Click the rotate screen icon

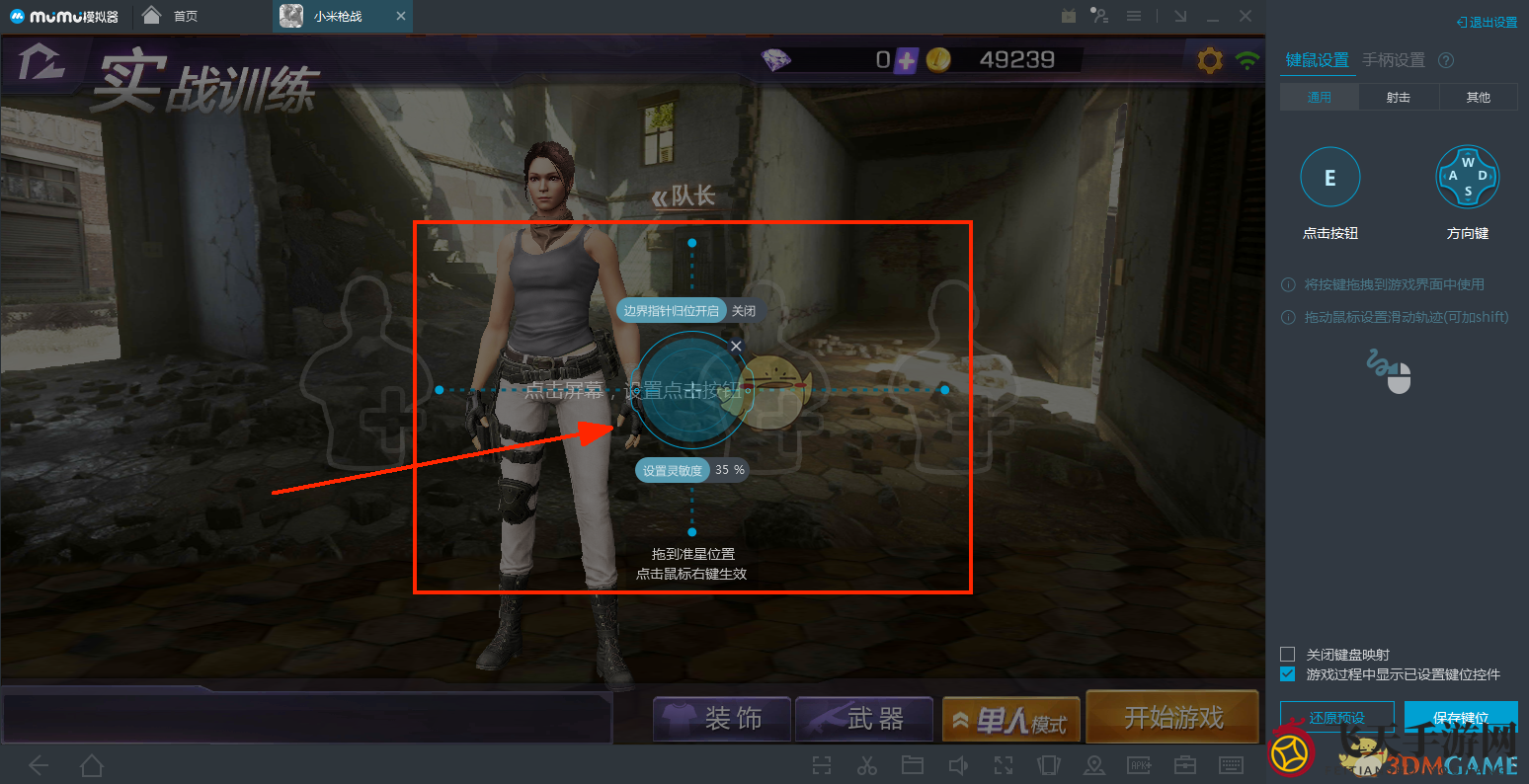point(1047,765)
